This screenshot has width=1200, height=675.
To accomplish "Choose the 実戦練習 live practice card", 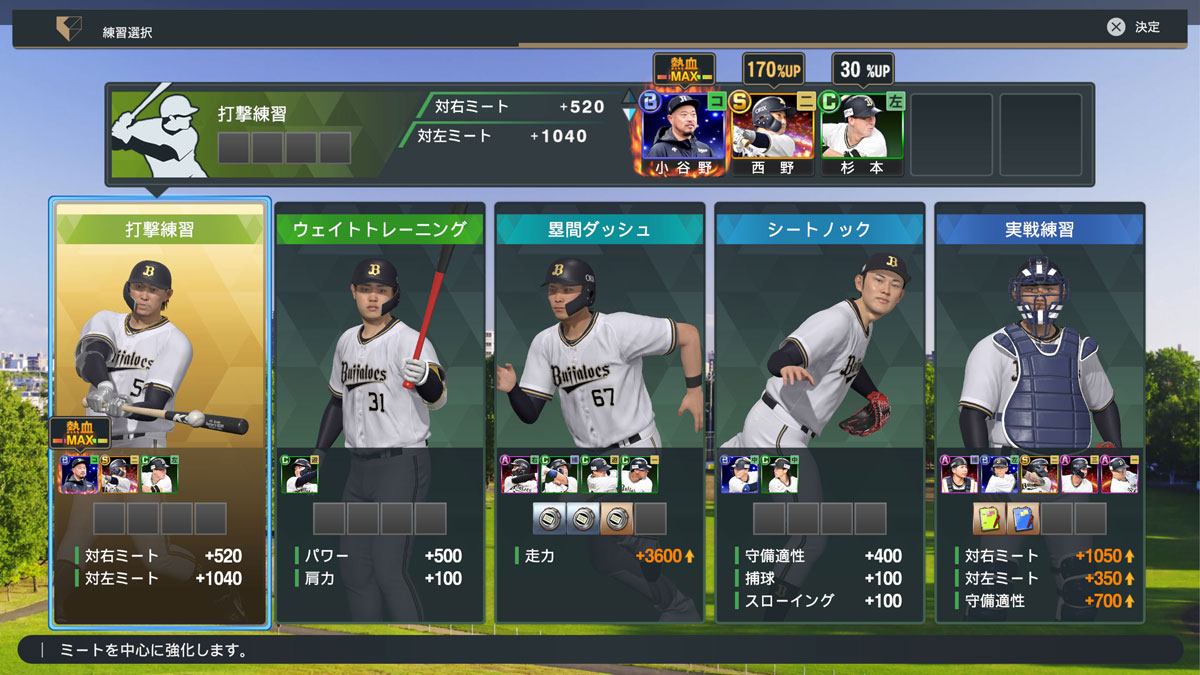I will click(x=1040, y=410).
